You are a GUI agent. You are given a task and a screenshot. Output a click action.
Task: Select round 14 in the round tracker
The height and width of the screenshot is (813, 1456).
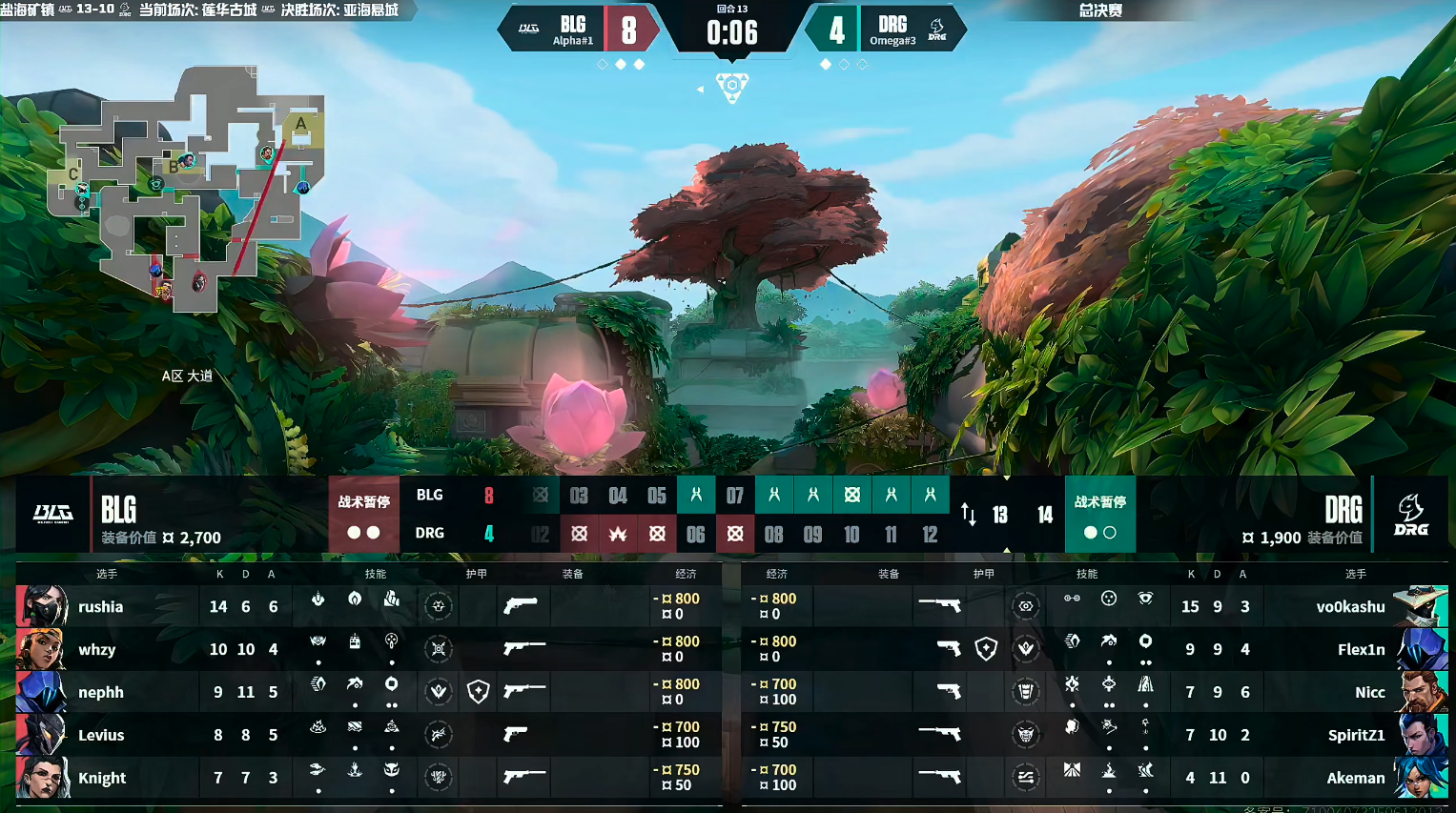(1045, 515)
